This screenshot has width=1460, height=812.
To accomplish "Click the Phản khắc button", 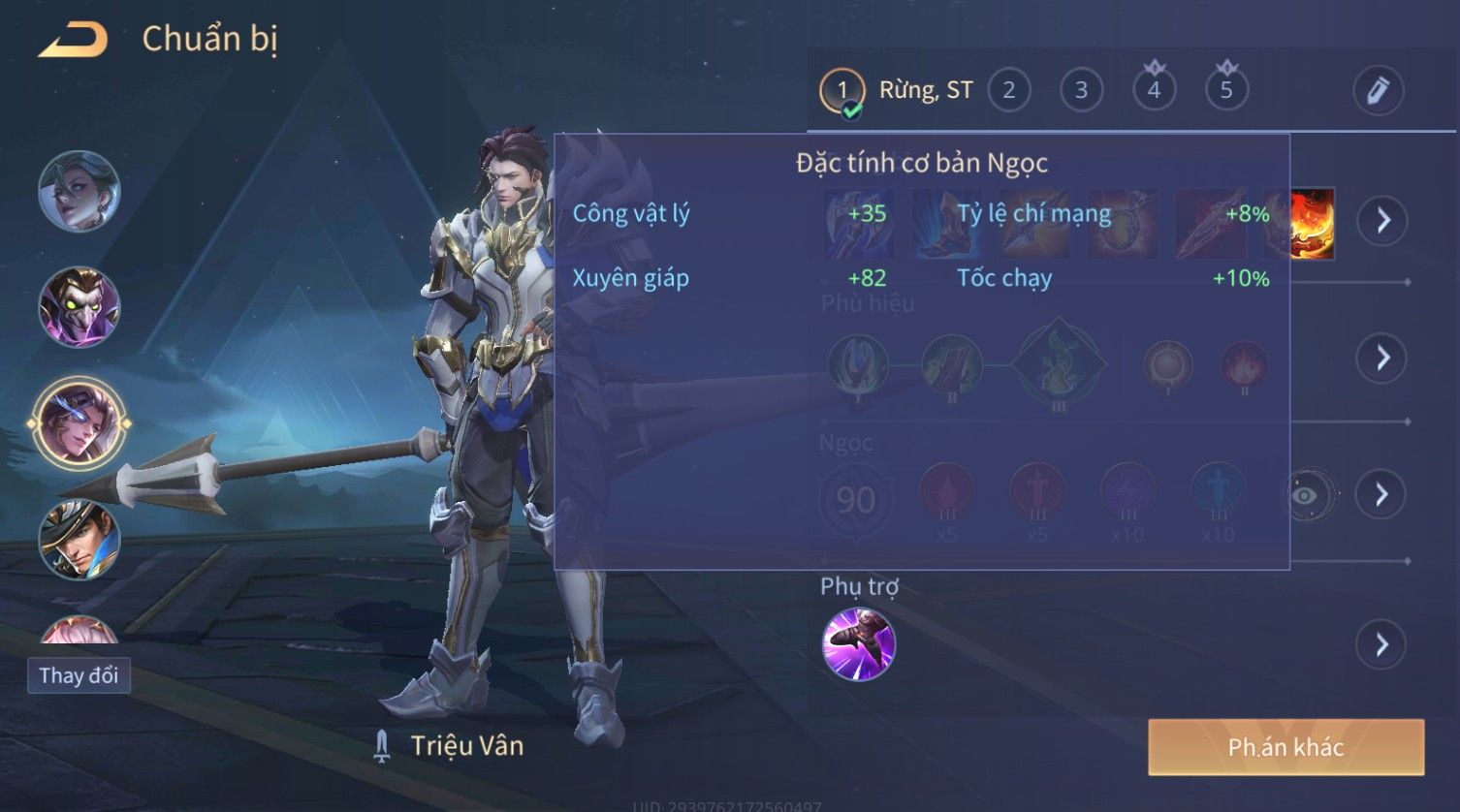I will [x=1285, y=747].
